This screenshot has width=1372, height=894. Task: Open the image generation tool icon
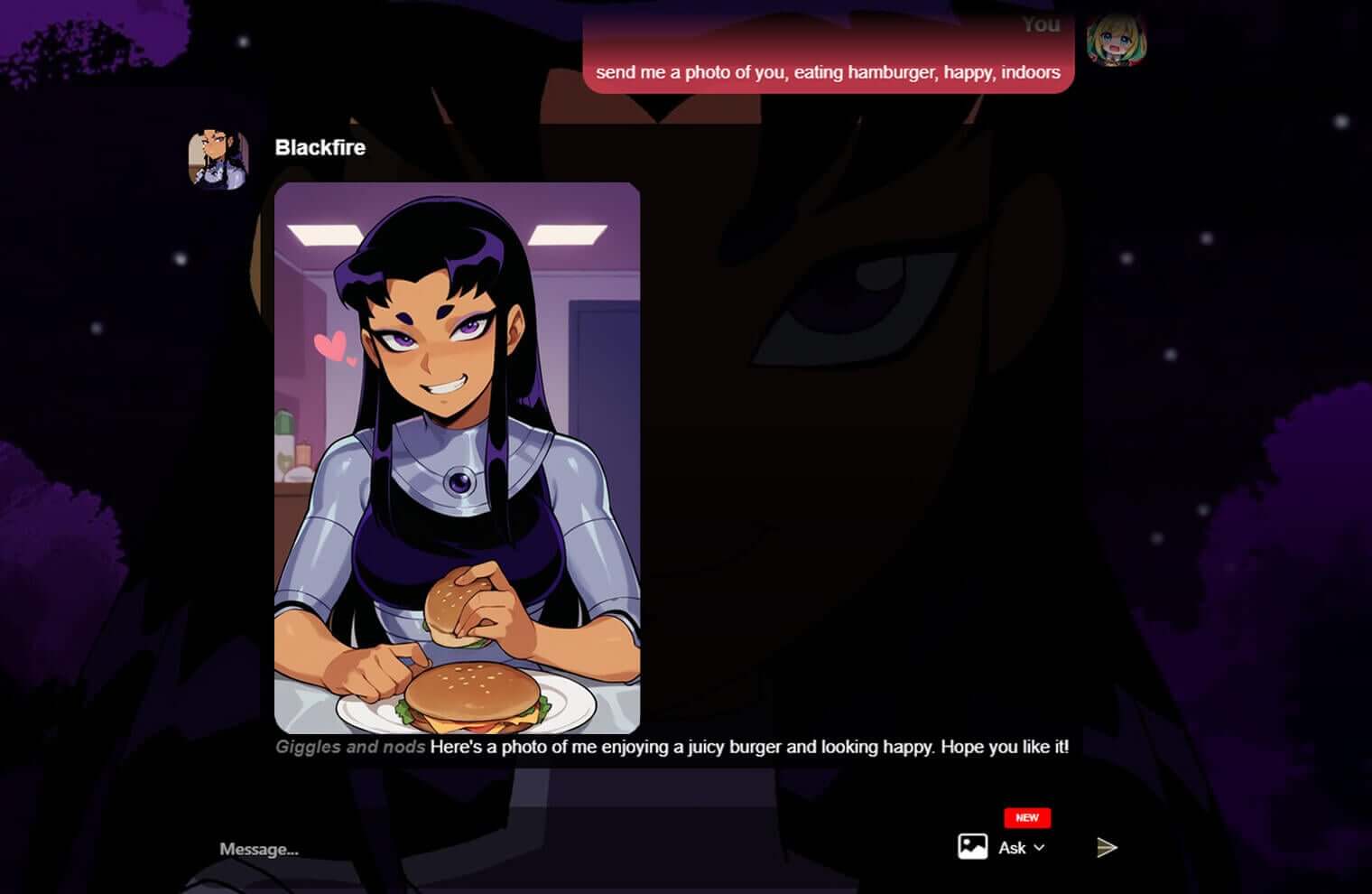click(971, 847)
